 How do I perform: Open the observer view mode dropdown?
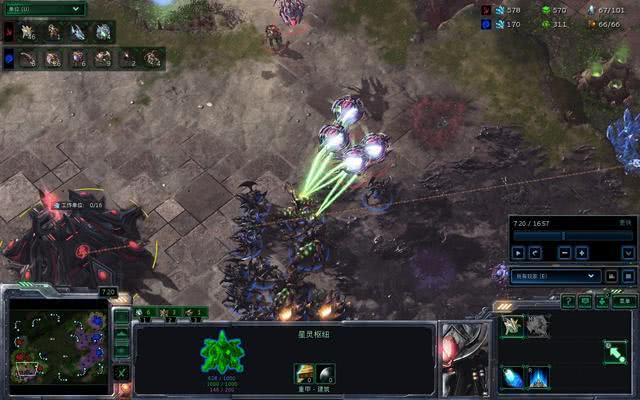(554, 275)
